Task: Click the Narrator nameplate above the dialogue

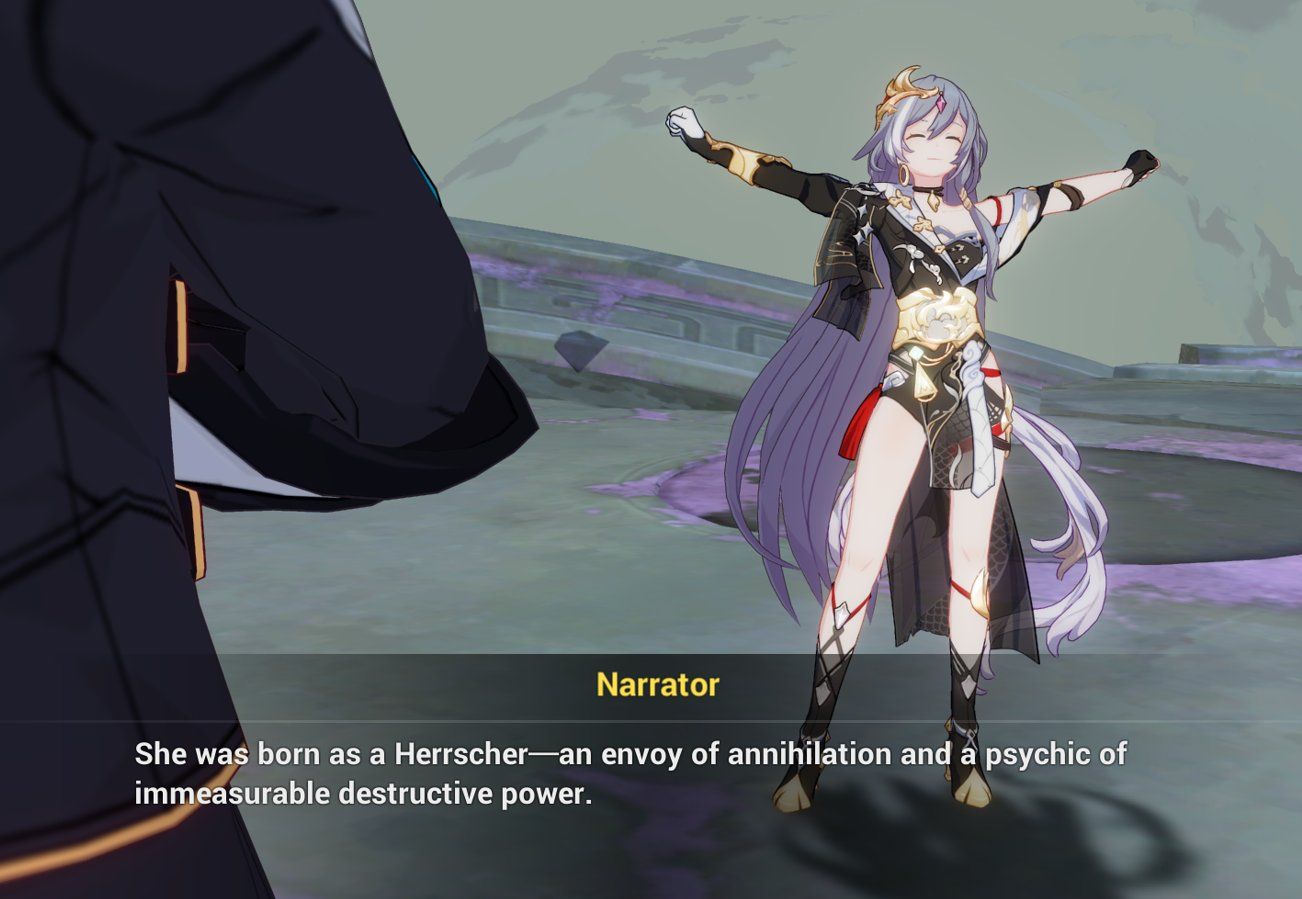Action: click(657, 685)
